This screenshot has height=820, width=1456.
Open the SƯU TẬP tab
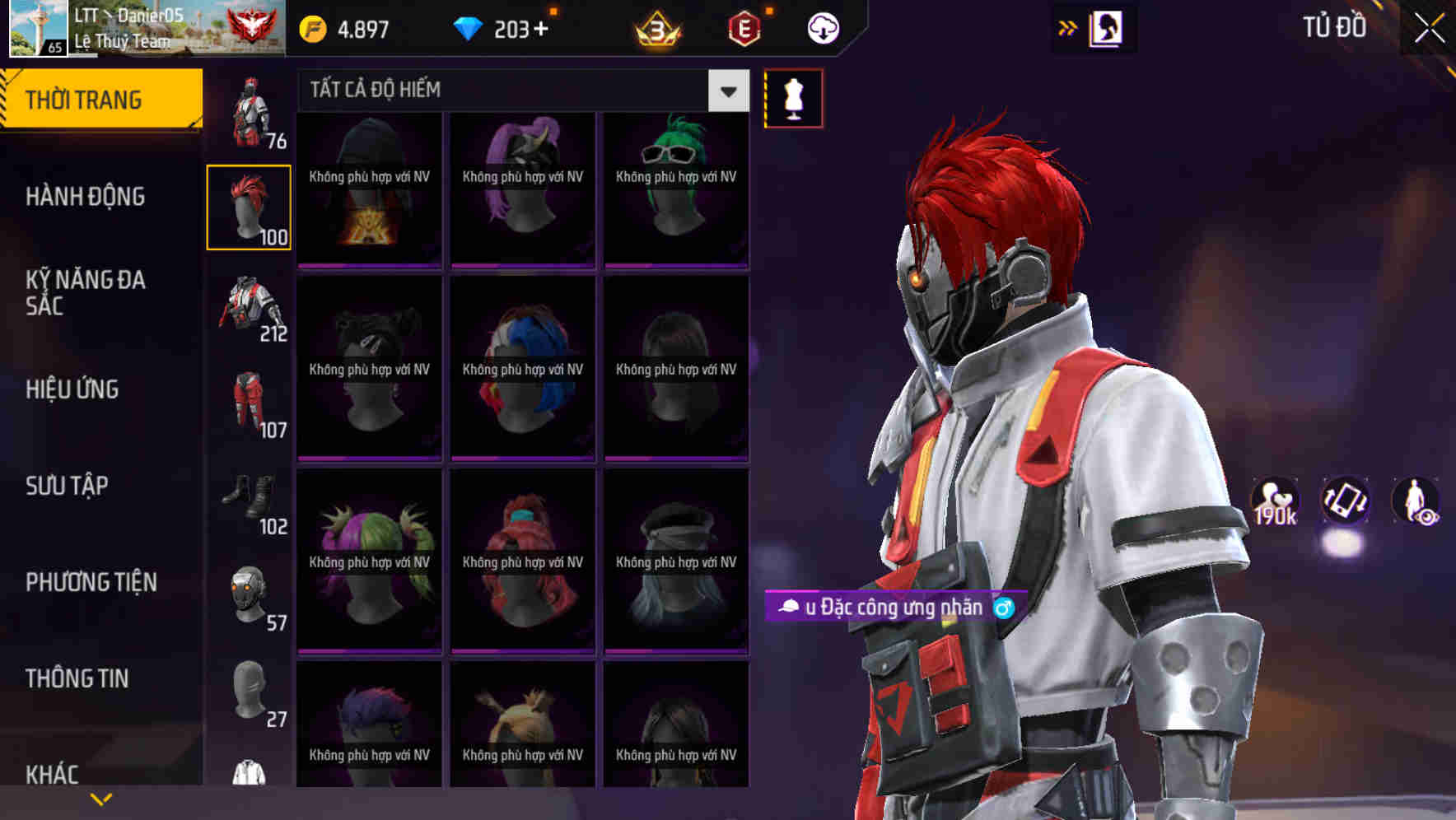tap(66, 486)
